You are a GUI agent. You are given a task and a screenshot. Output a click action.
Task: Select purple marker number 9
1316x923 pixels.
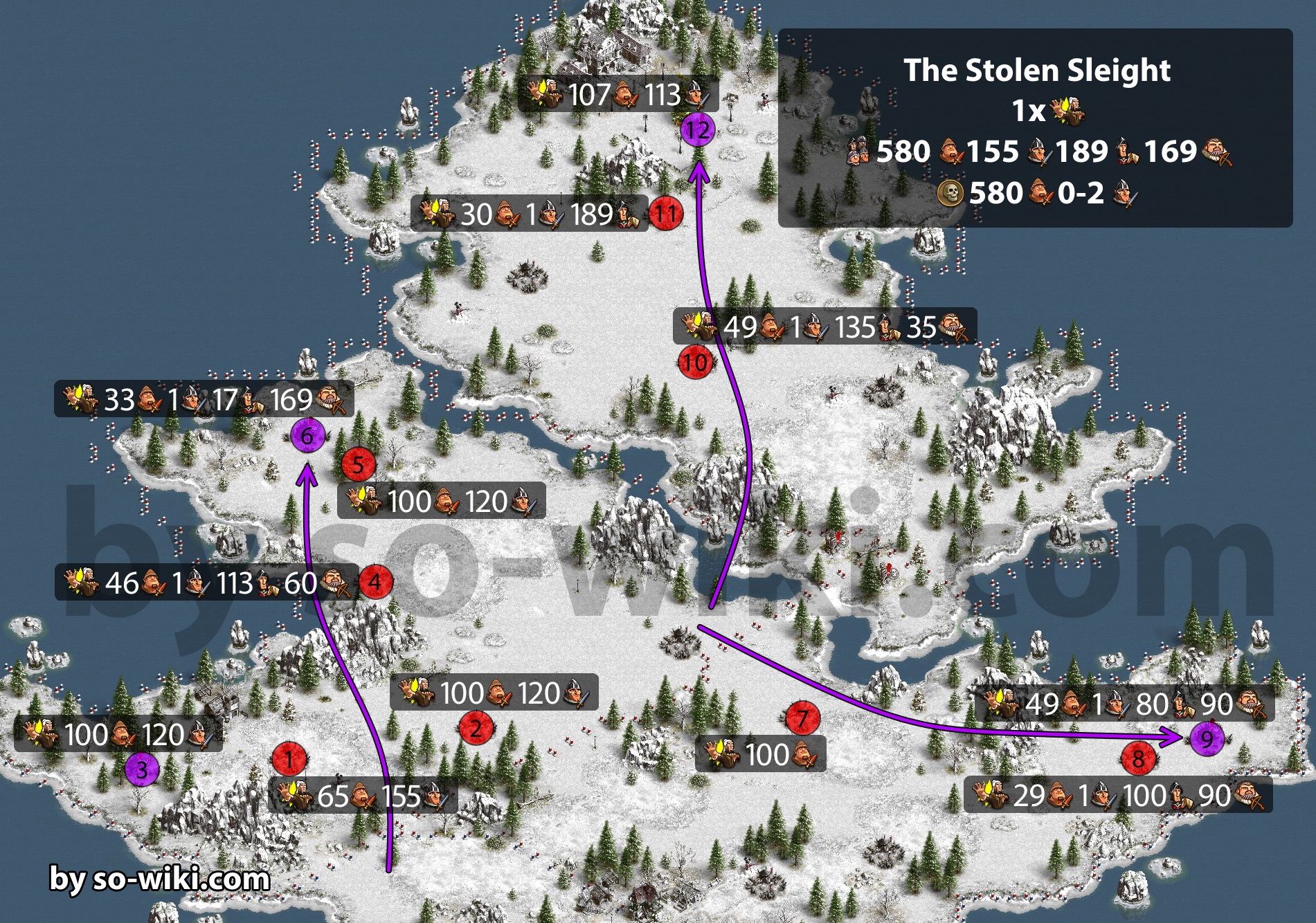click(1207, 739)
